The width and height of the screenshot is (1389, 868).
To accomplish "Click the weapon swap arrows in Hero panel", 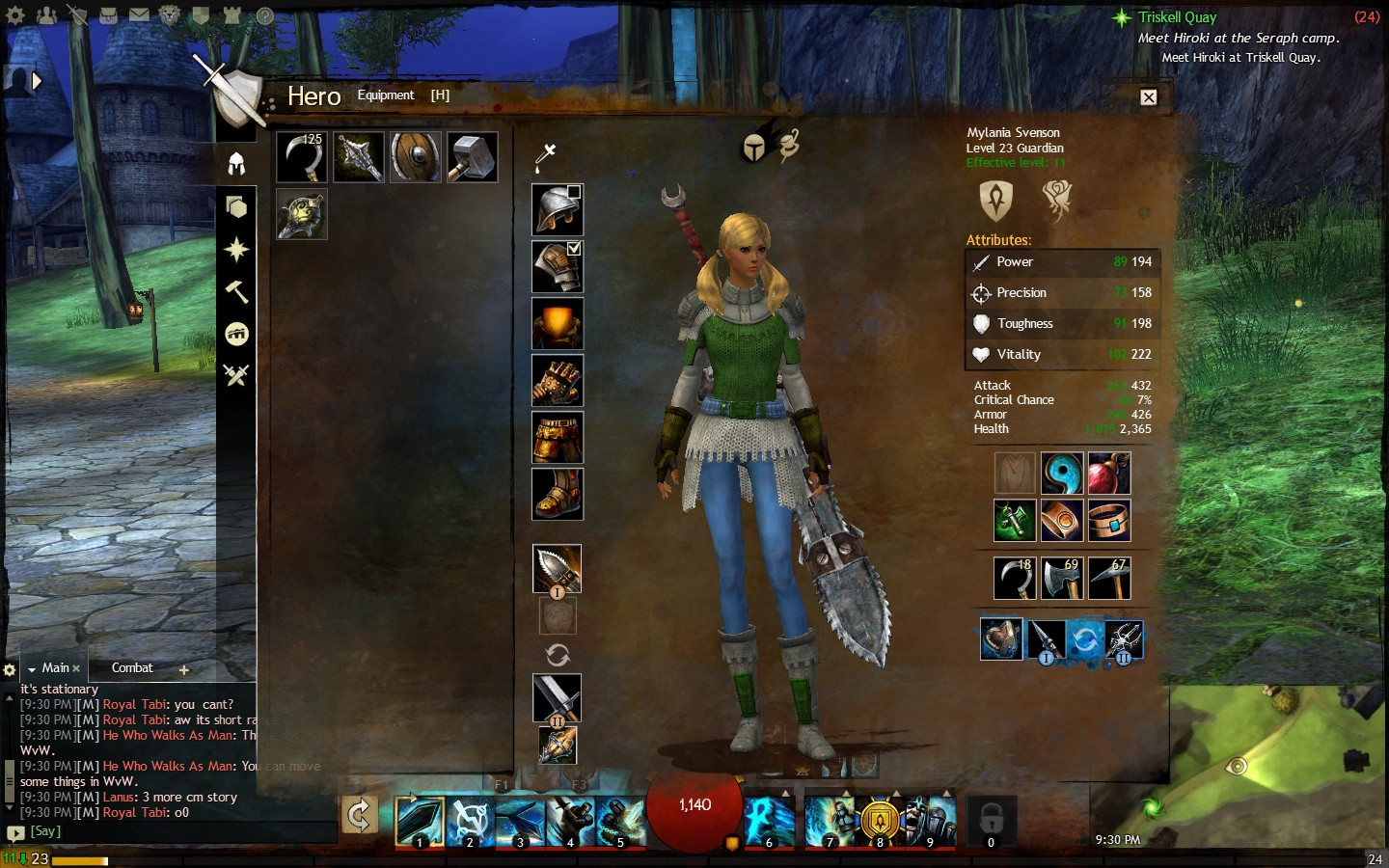I will [x=558, y=656].
